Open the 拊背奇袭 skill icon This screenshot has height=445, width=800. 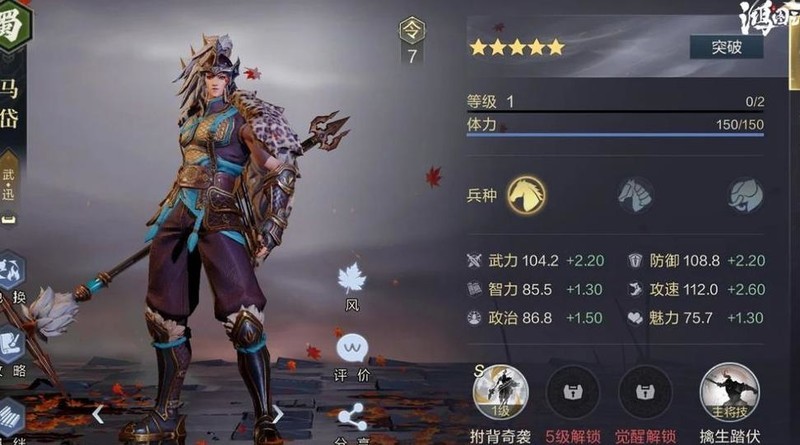tap(500, 392)
